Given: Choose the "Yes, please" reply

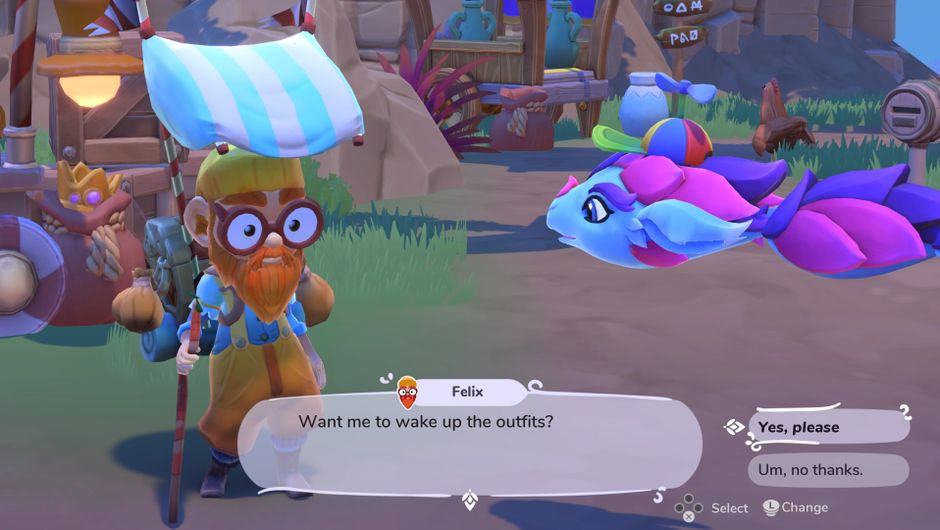Looking at the screenshot, I should click(828, 427).
